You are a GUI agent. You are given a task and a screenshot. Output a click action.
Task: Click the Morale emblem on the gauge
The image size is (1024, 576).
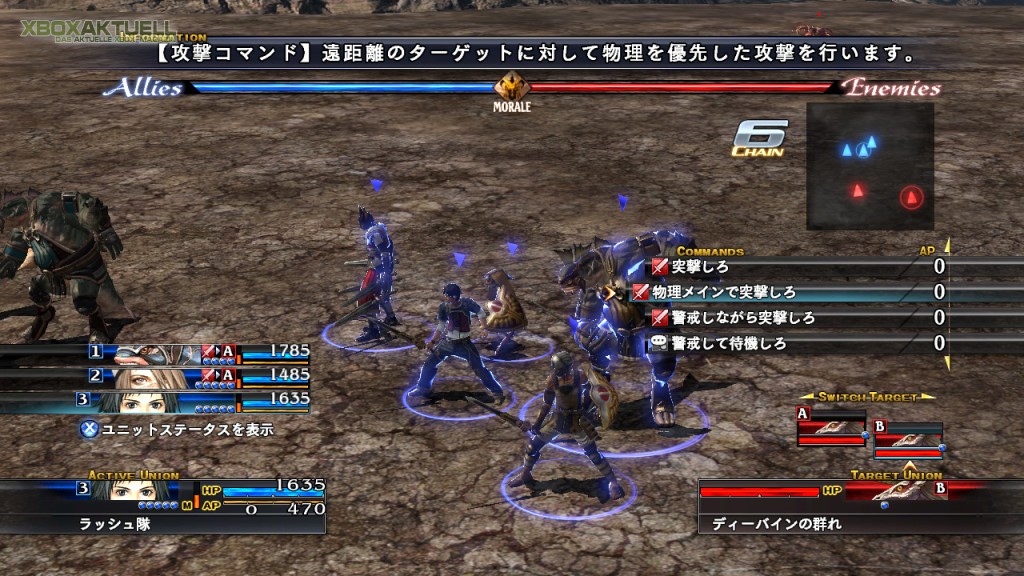(511, 88)
